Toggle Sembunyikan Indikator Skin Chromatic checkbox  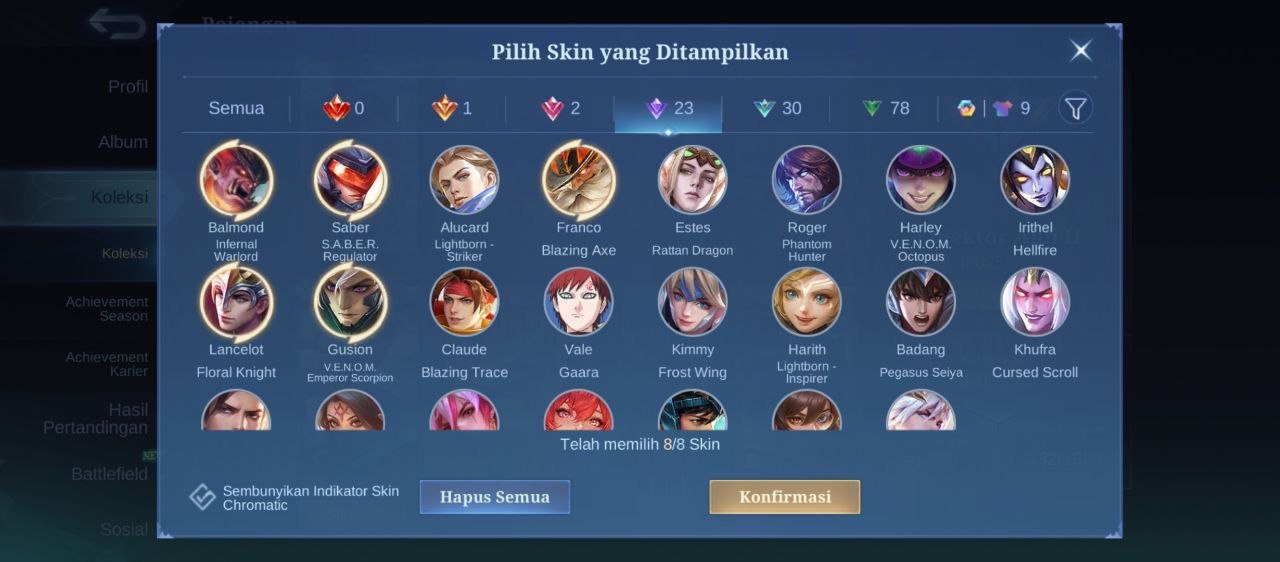(203, 497)
